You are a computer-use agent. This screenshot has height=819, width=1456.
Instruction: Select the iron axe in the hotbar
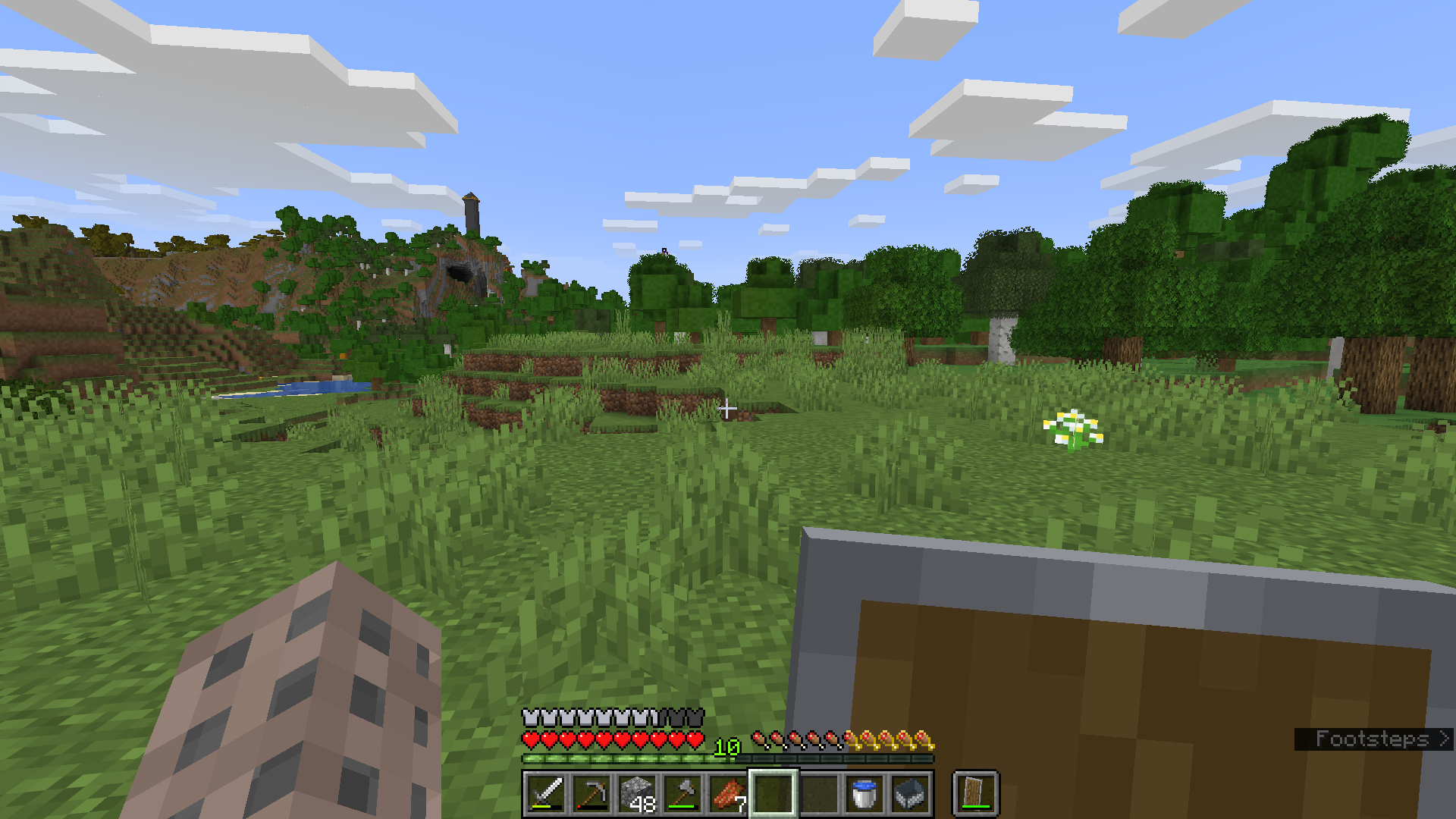(684, 793)
